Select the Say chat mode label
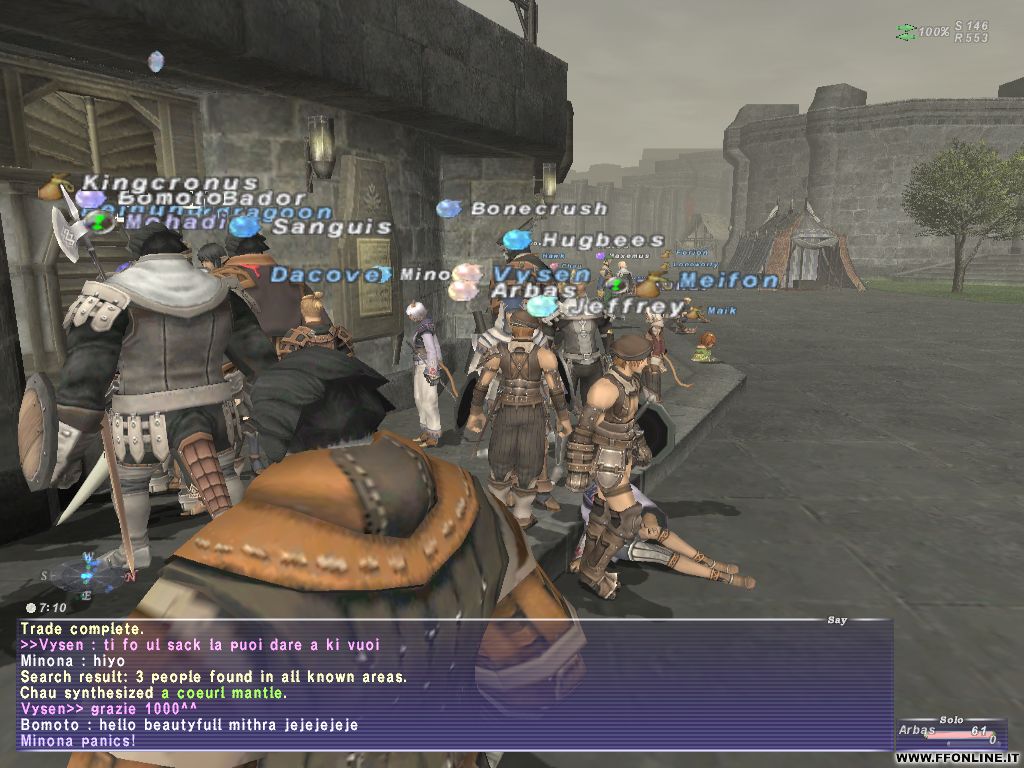The width and height of the screenshot is (1024, 768). pos(837,621)
